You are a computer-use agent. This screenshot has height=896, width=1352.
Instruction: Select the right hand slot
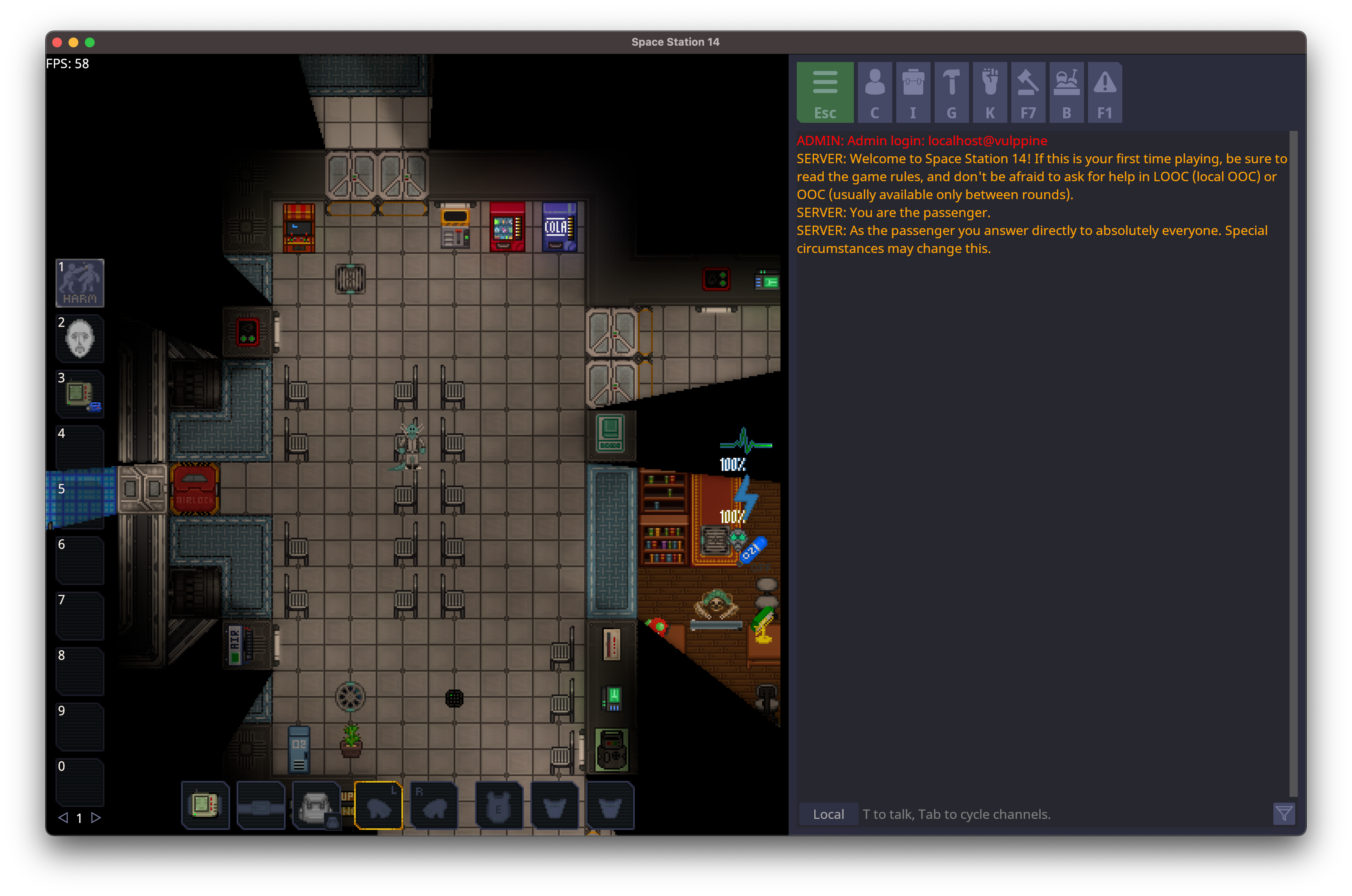(x=434, y=805)
